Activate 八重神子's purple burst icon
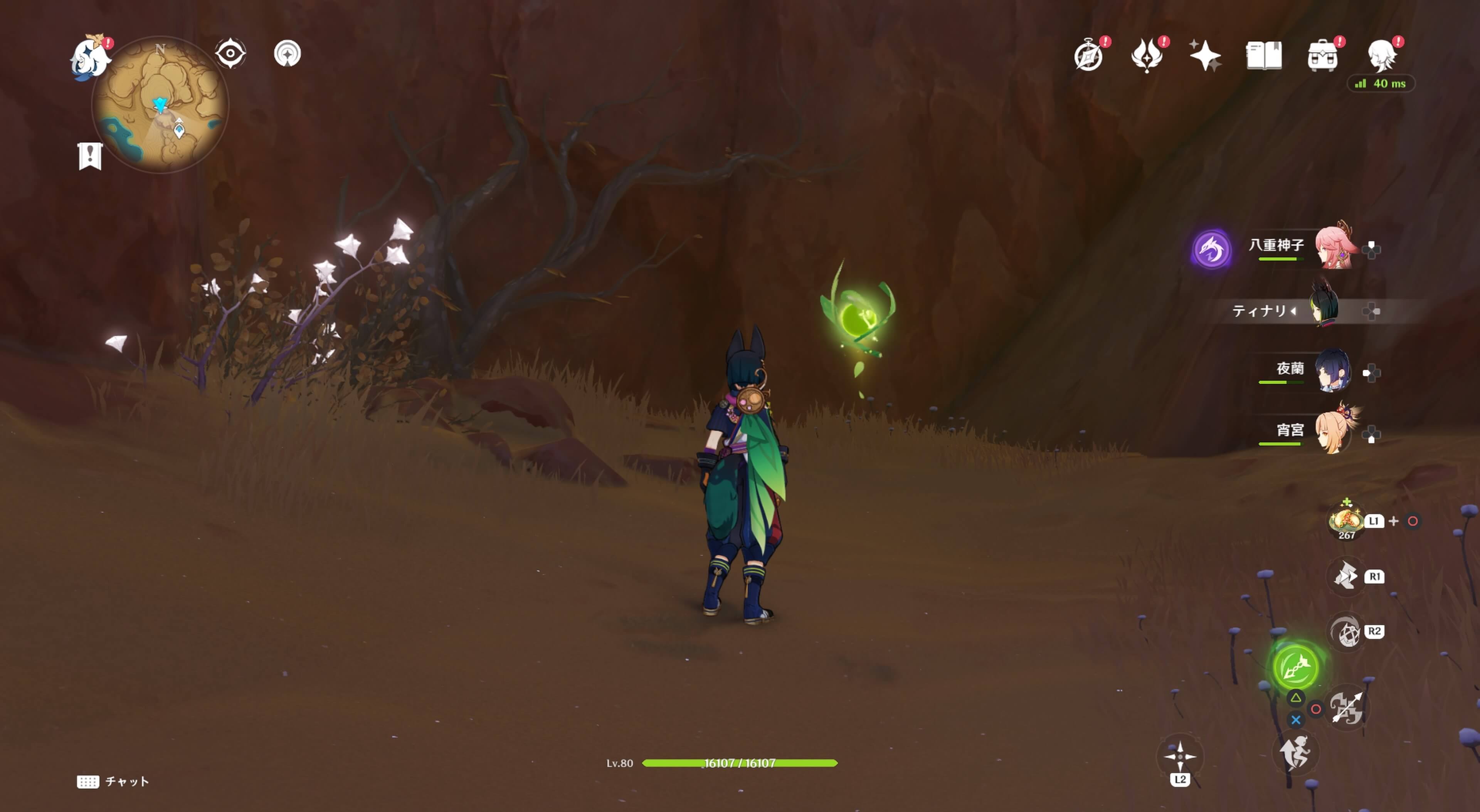The height and width of the screenshot is (812, 1480). (x=1211, y=249)
